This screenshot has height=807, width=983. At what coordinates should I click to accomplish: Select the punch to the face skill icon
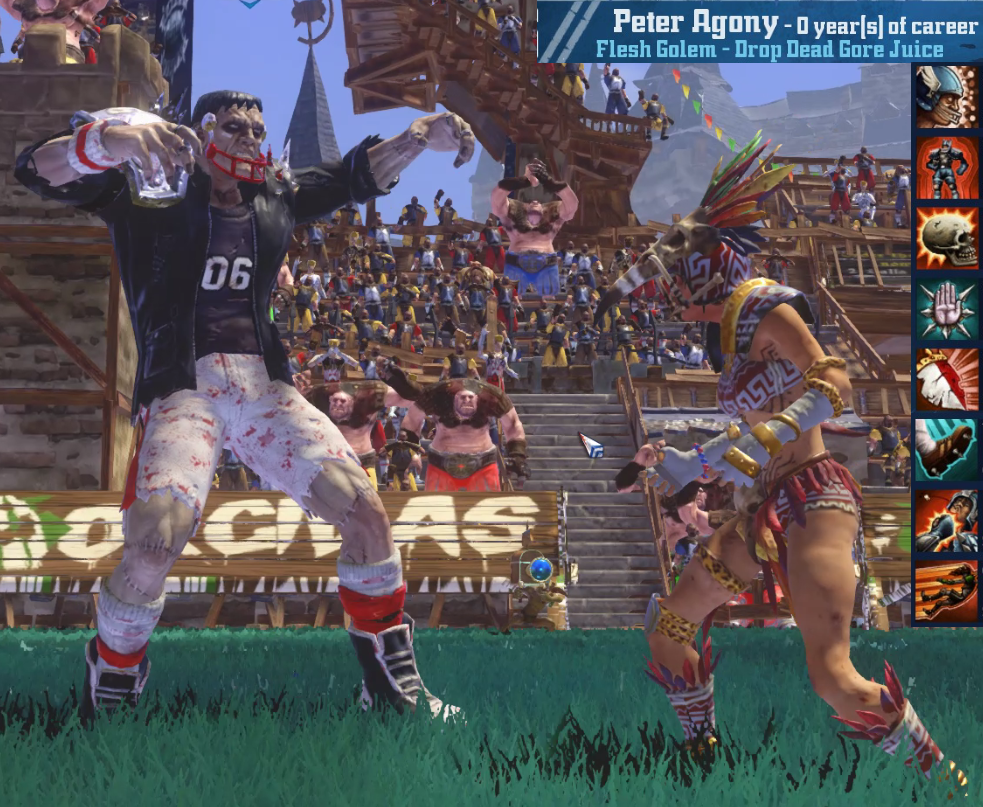[x=946, y=522]
